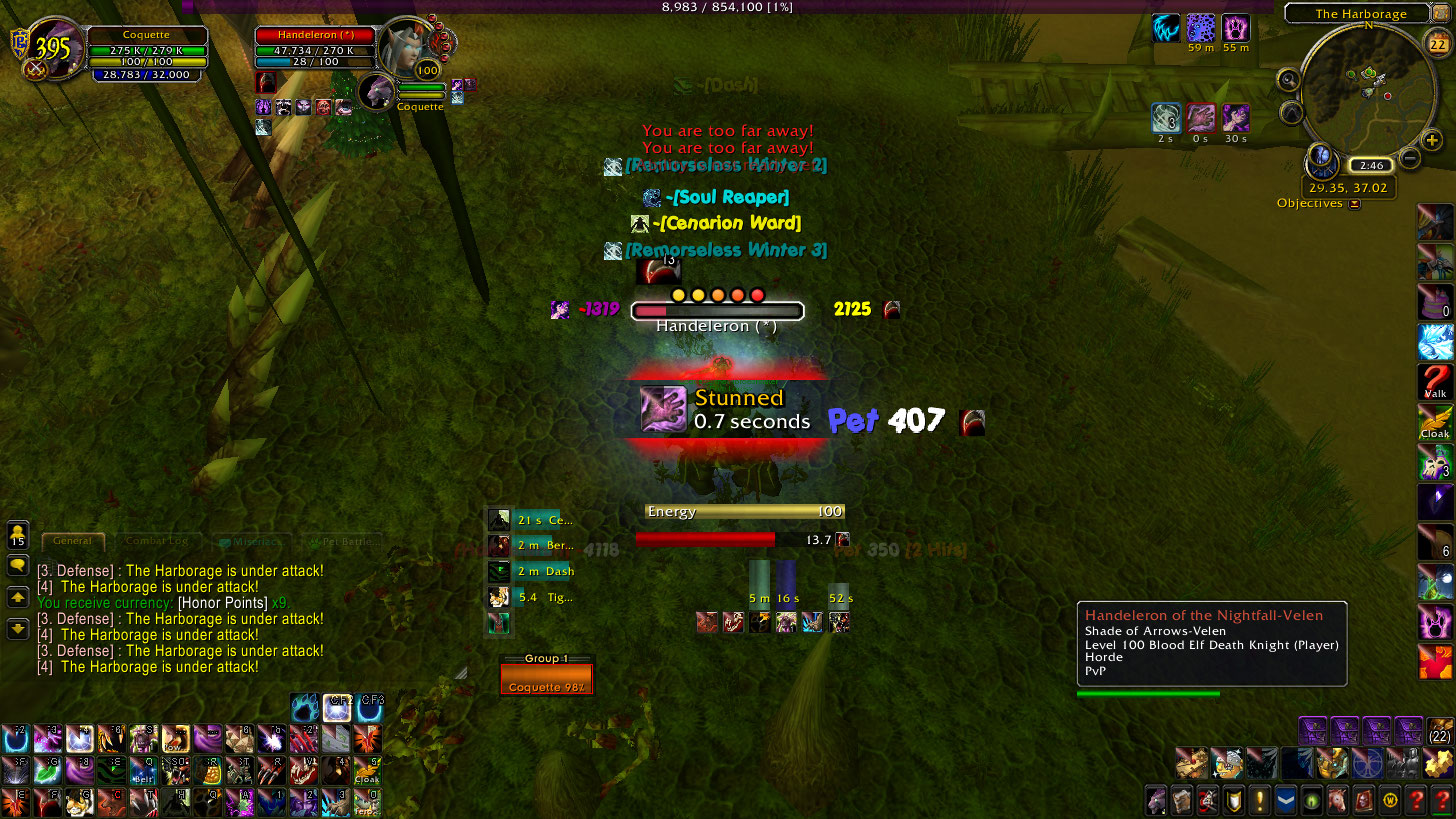
Task: Open the Pet Battle chat tab
Action: click(340, 541)
